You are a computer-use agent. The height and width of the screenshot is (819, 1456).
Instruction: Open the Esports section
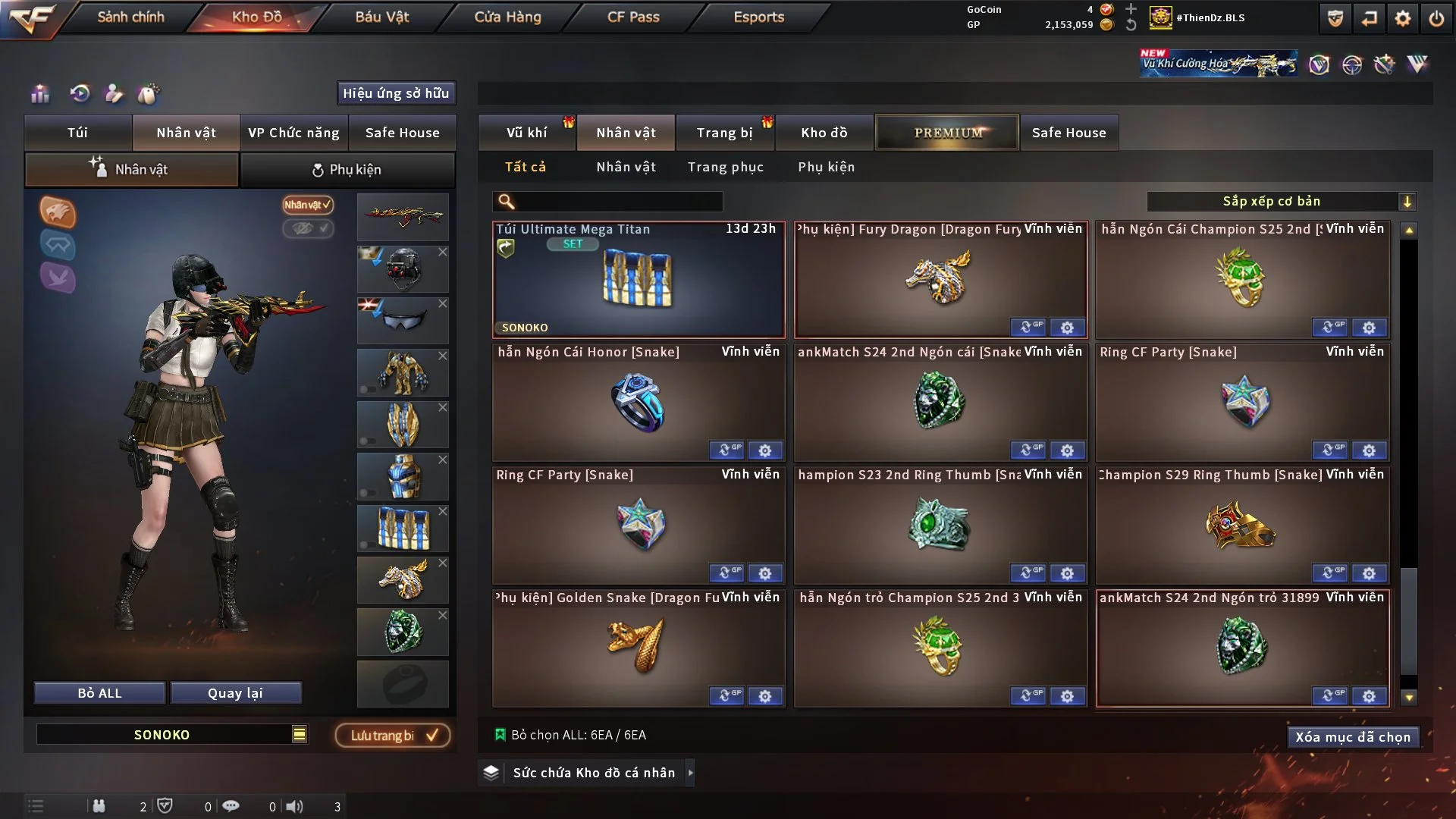758,17
